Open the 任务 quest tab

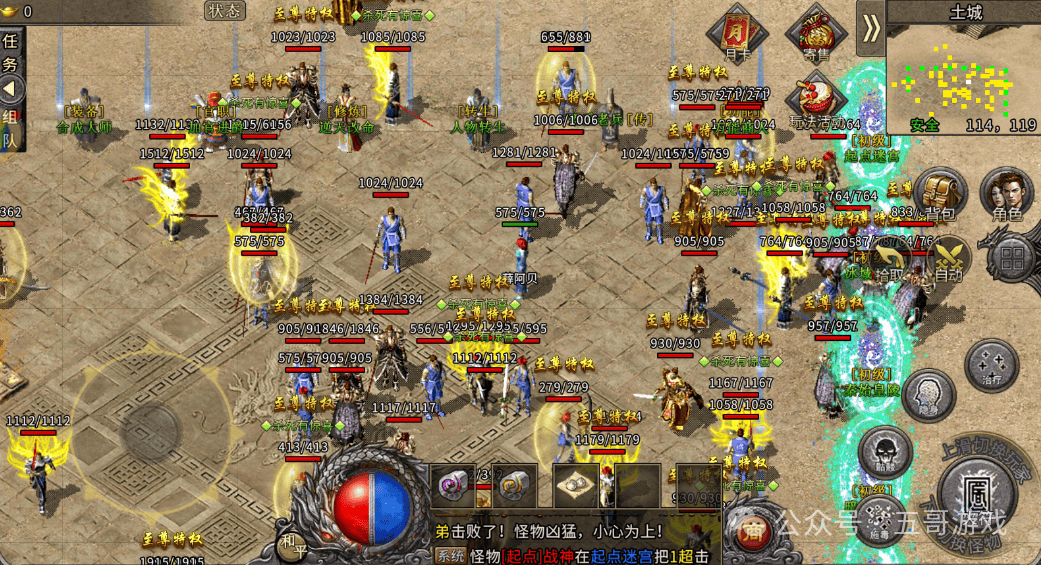click(x=10, y=50)
